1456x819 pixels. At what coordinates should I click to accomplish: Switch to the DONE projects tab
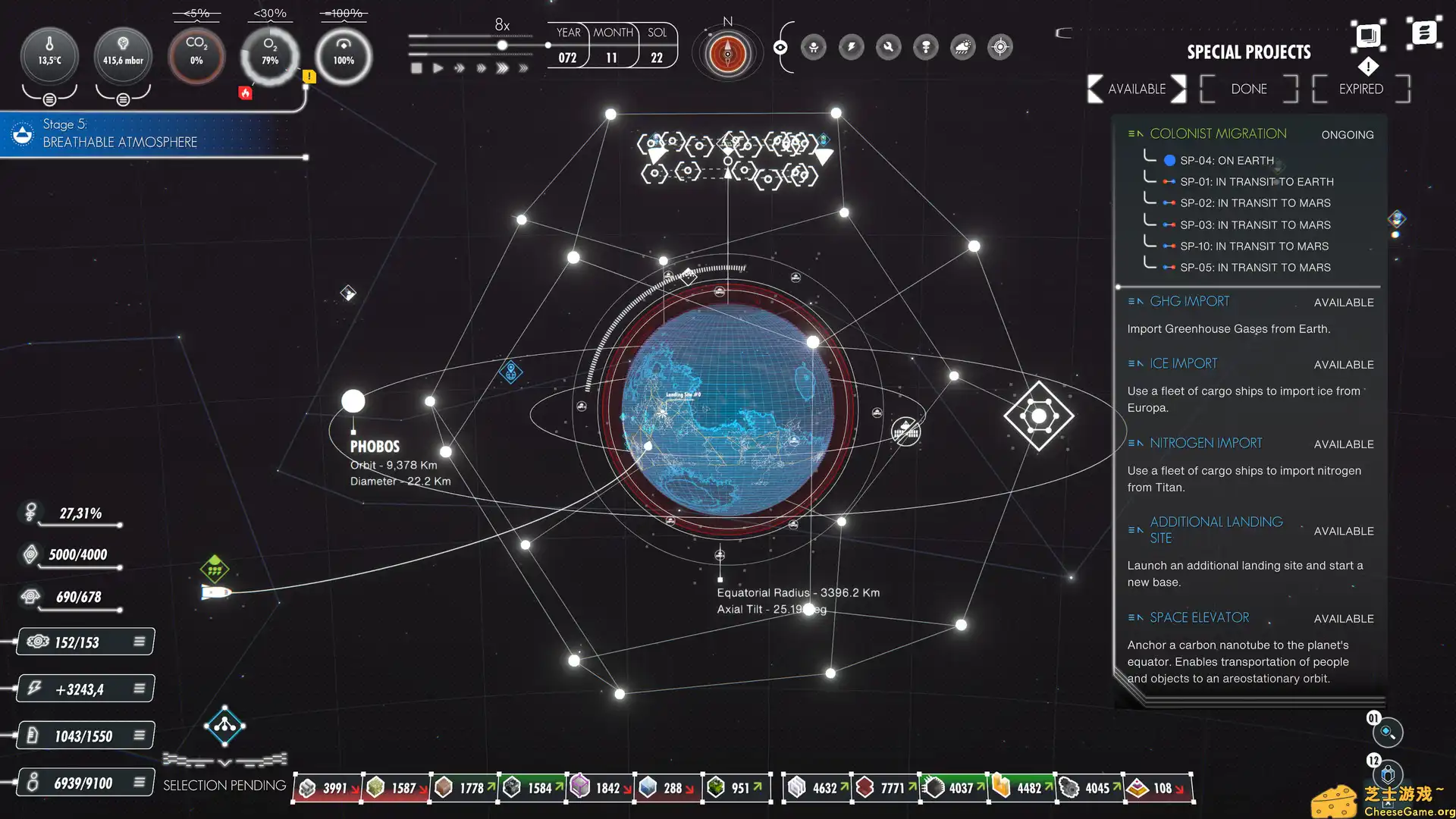click(x=1247, y=89)
